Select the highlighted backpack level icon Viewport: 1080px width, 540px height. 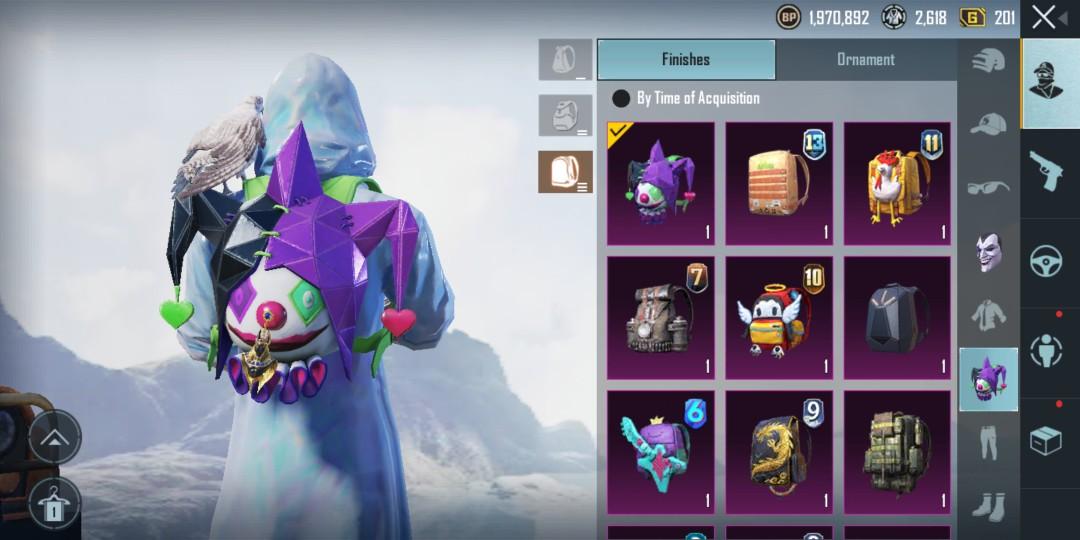[565, 172]
